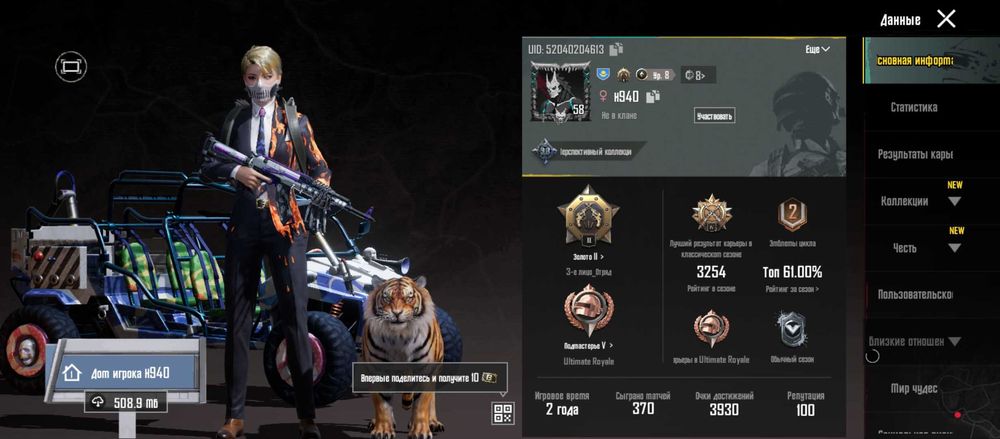Image resolution: width=1000 pixels, height=439 pixels.
Task: Open the QR code share button
Action: click(502, 412)
